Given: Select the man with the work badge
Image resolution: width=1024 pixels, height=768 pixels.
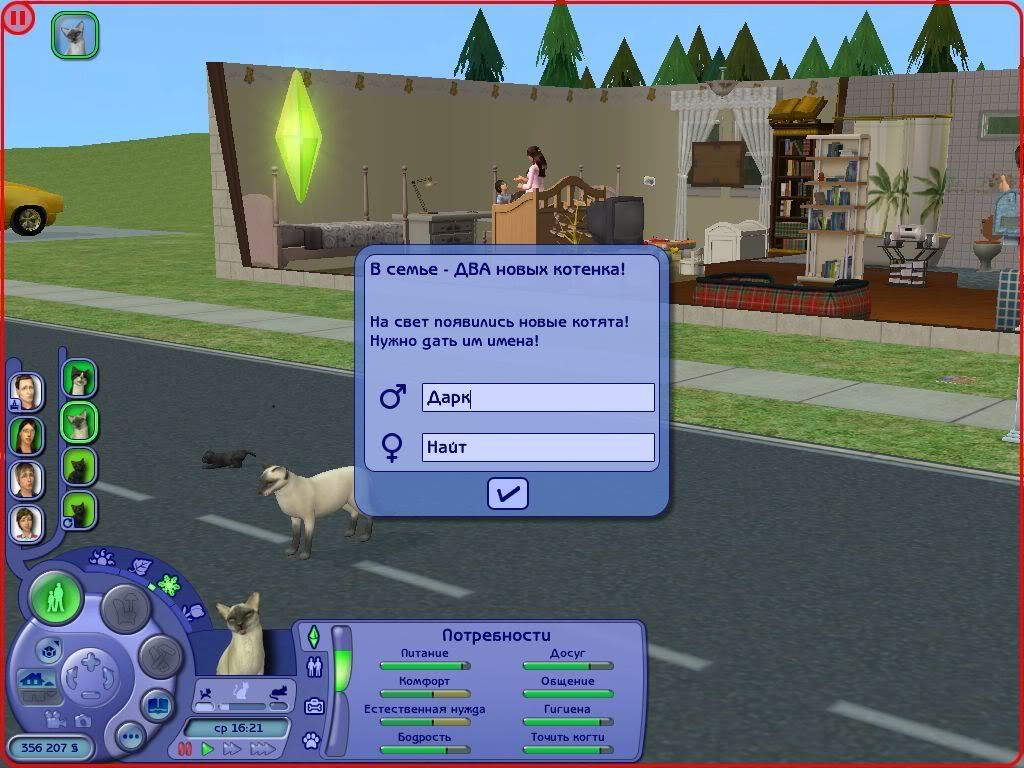Looking at the screenshot, I should [x=27, y=391].
